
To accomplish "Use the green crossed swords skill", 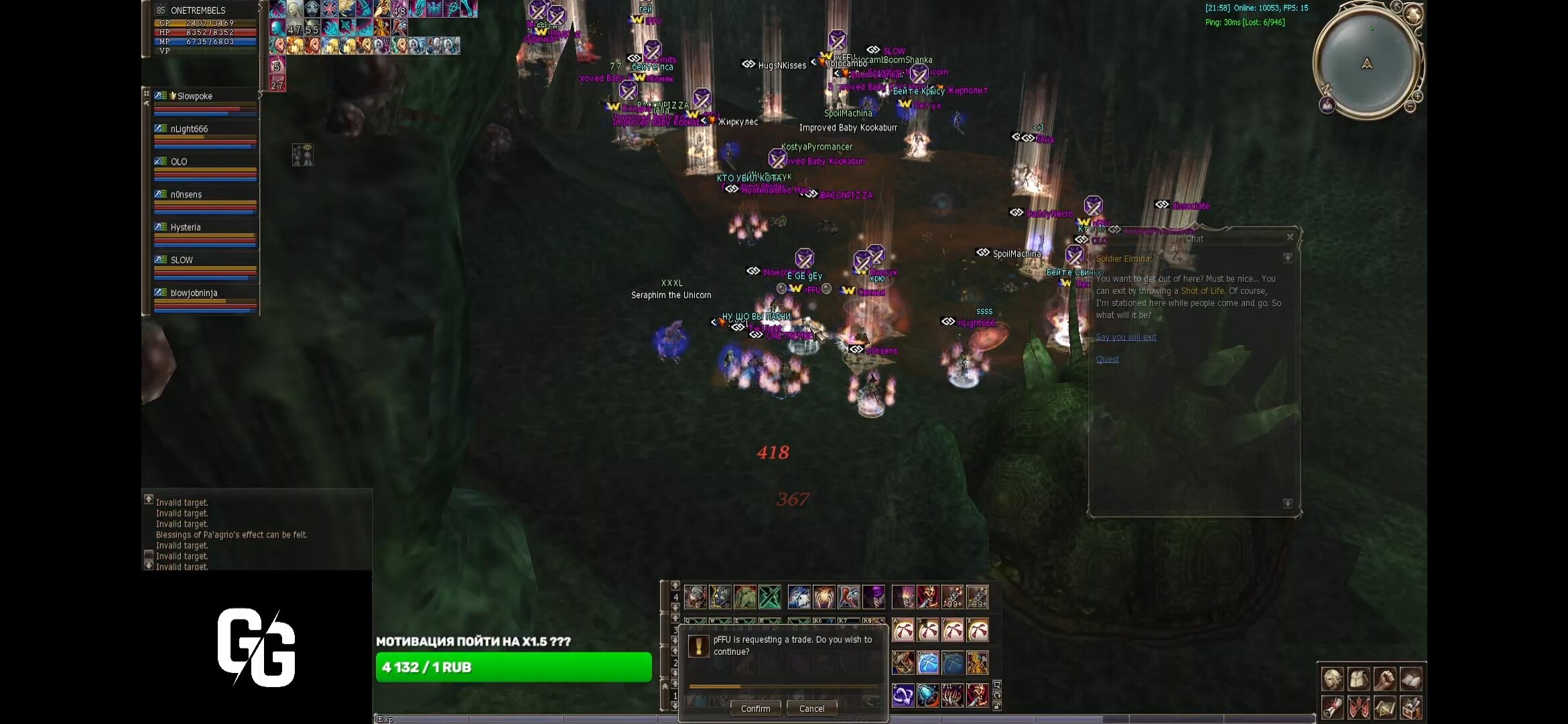I will (770, 597).
